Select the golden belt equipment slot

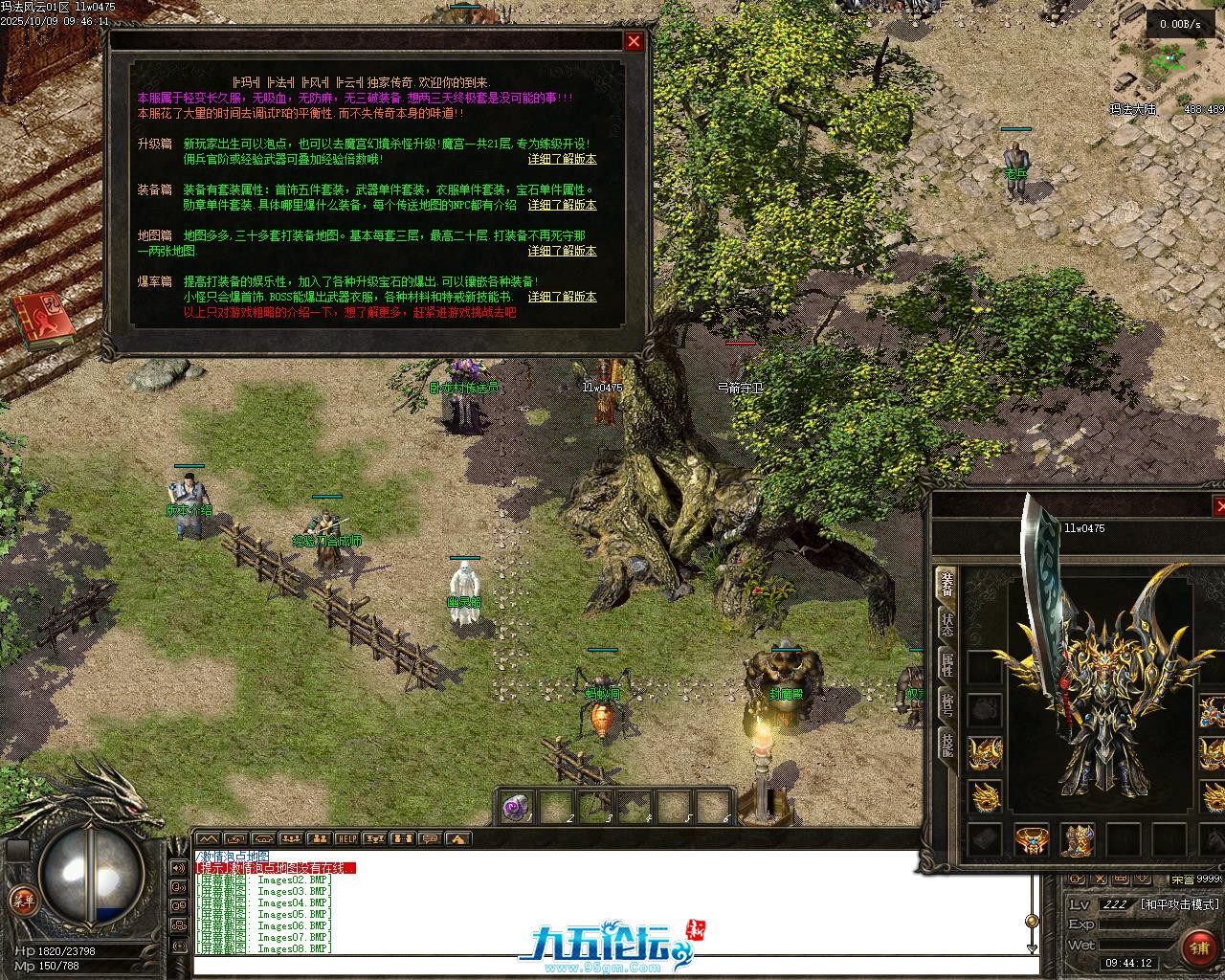point(1032,840)
